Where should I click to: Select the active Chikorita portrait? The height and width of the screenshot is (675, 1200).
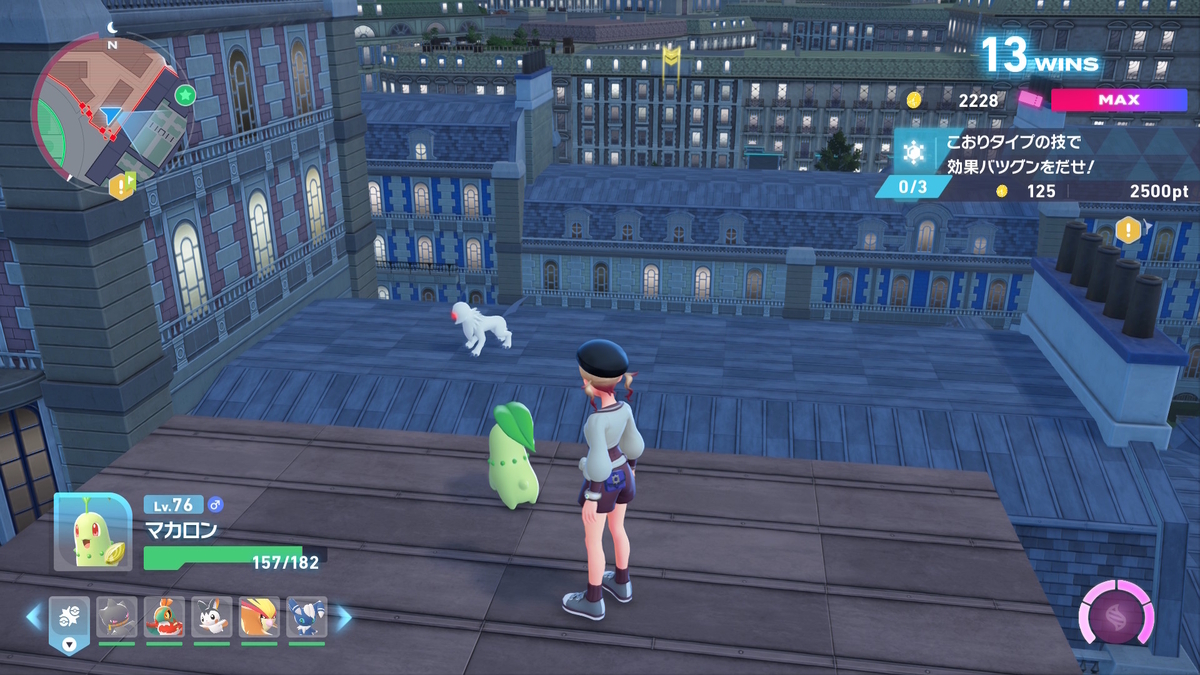[92, 534]
